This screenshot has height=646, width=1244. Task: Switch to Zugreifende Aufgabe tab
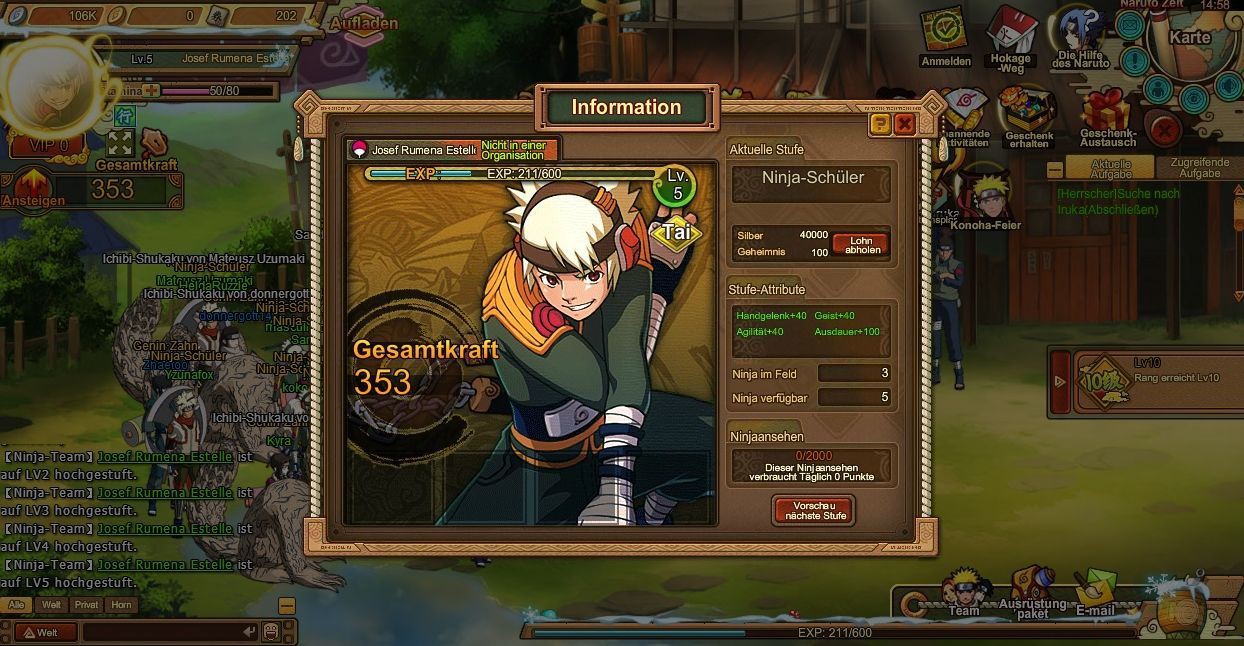1199,168
